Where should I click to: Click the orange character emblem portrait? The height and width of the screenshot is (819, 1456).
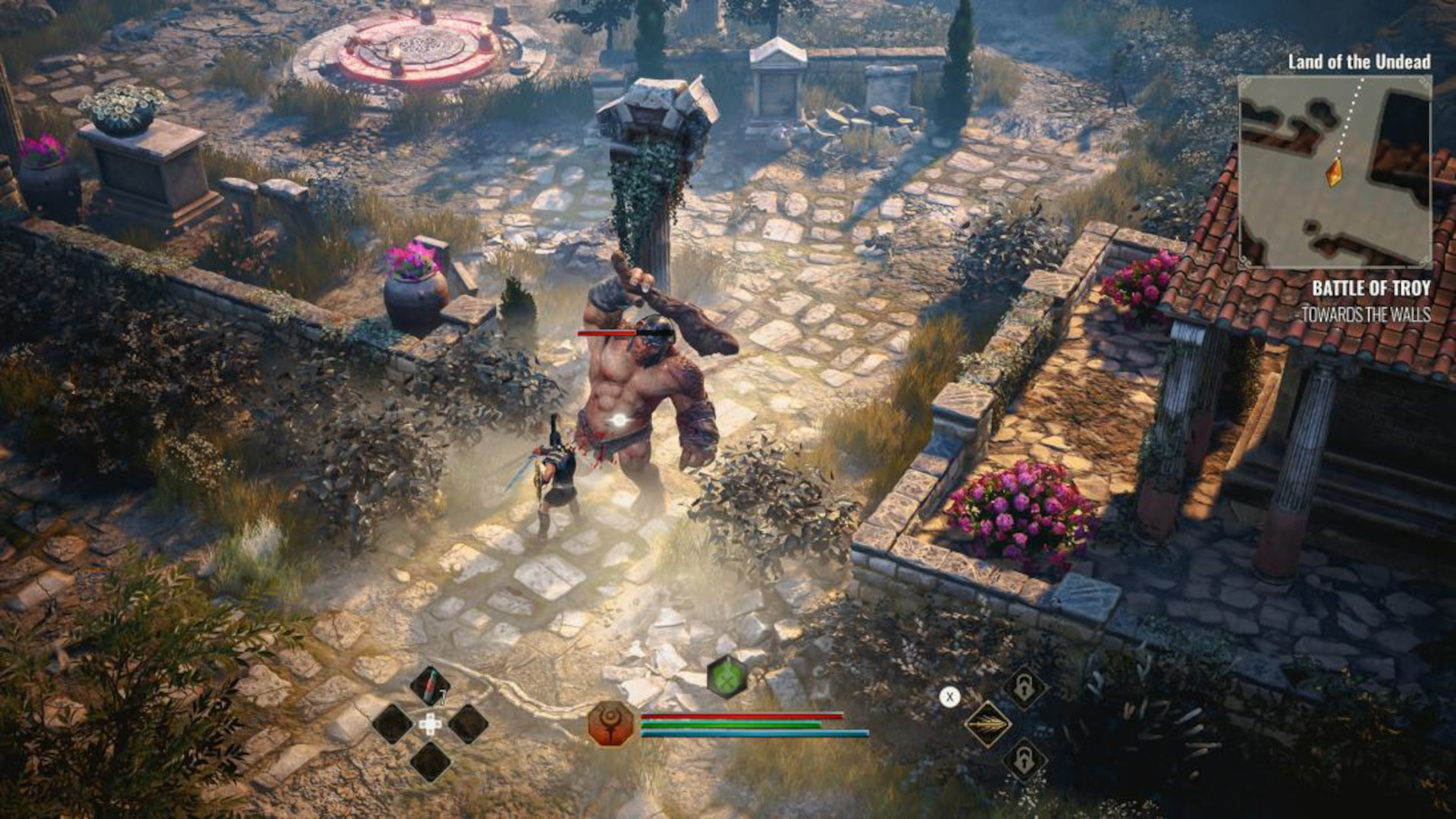tap(610, 723)
